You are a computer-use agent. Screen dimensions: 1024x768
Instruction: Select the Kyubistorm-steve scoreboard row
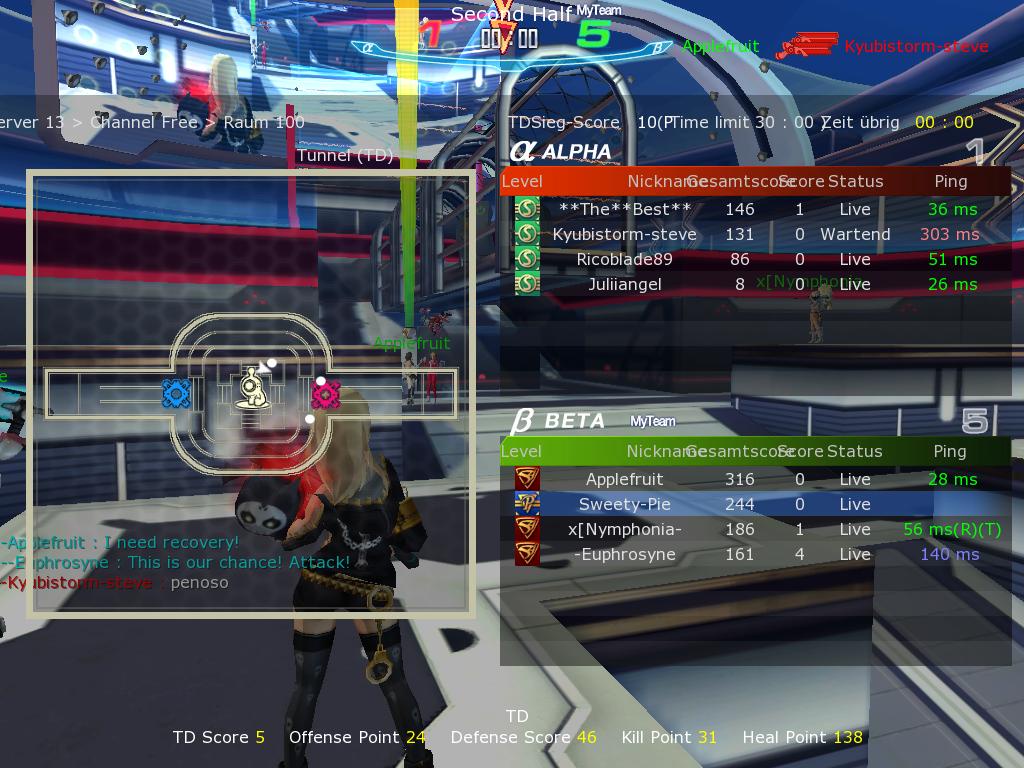click(625, 234)
